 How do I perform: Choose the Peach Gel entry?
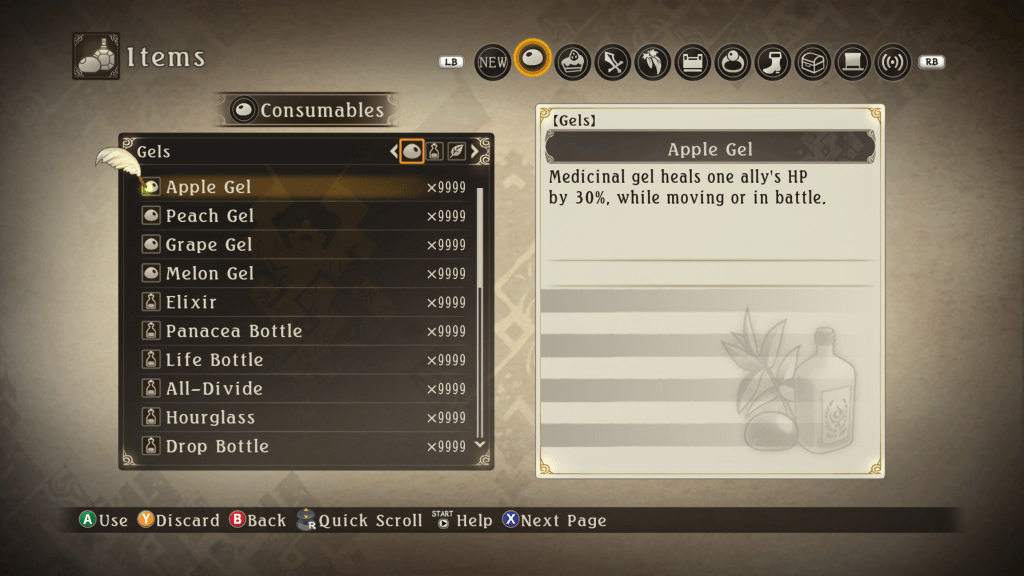(210, 216)
